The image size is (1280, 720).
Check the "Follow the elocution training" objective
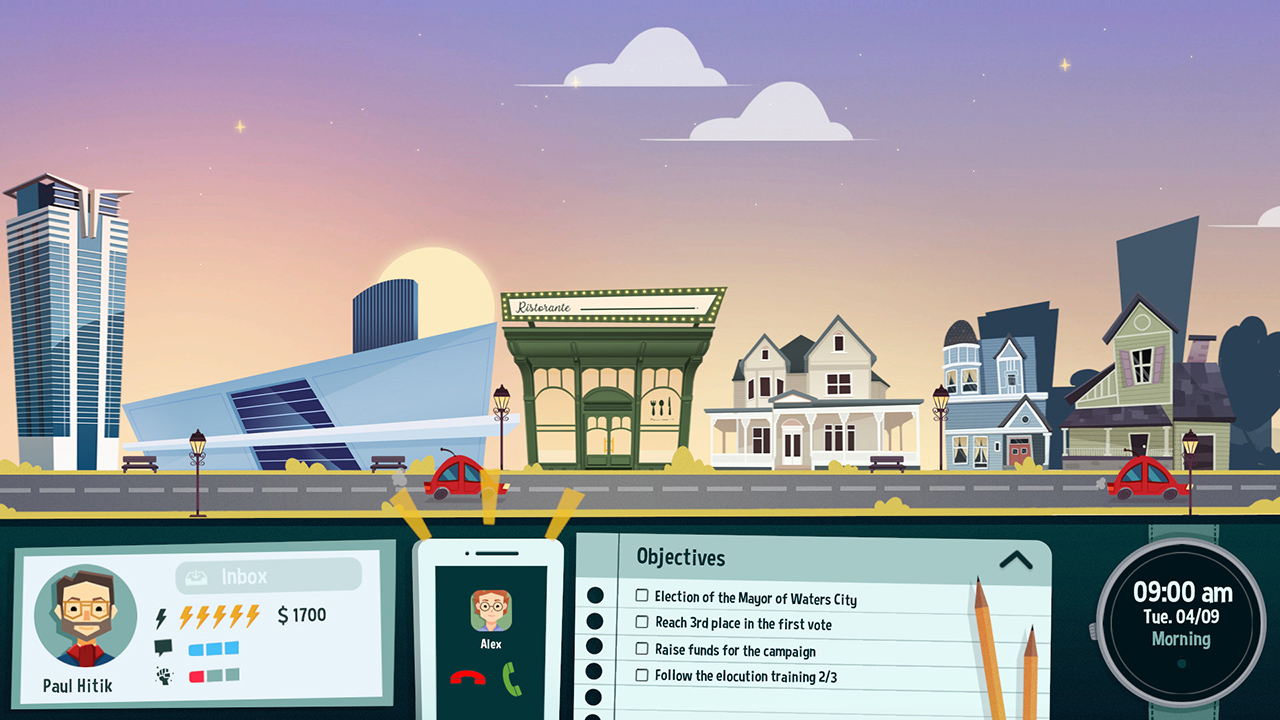tap(641, 677)
